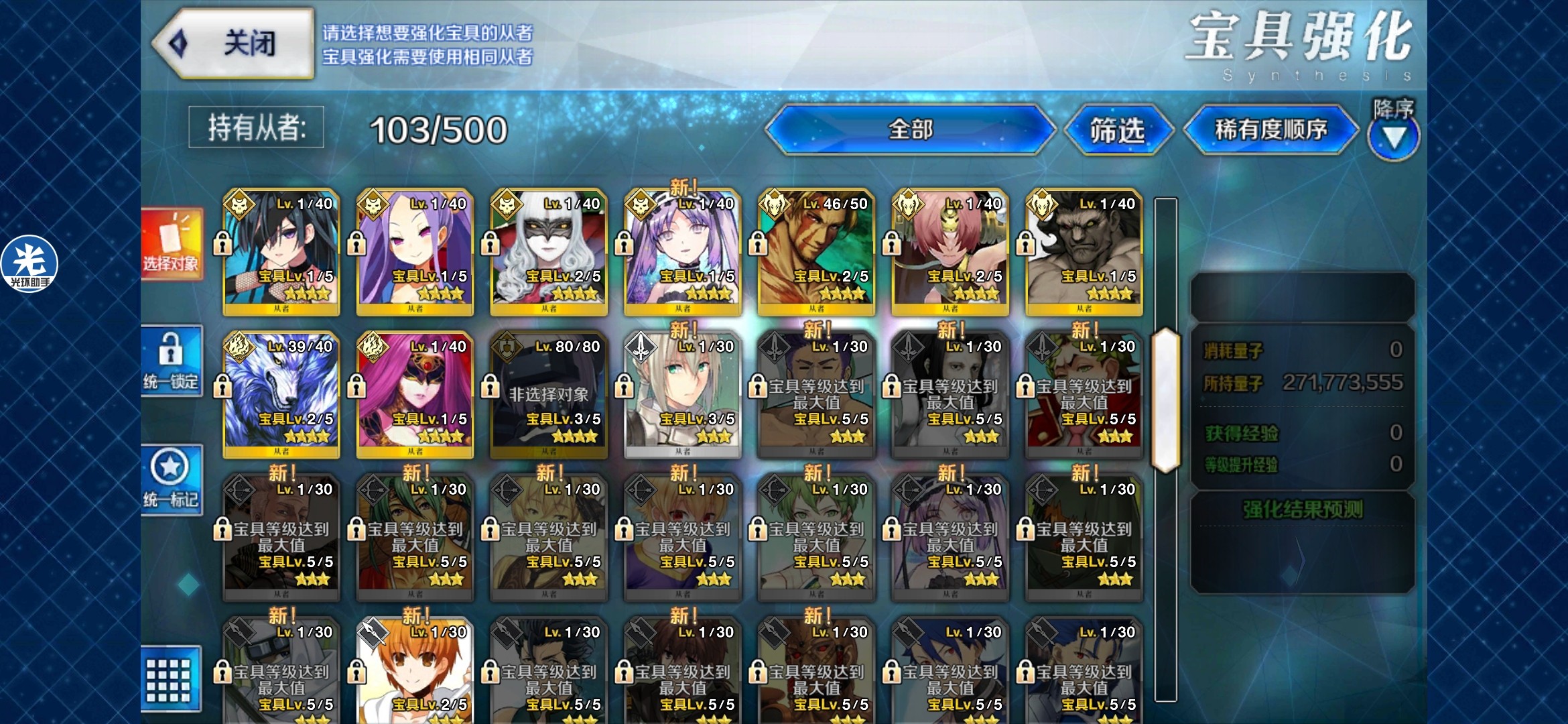
Task: Select the orange-haired servant with 宝具Lv.2/5
Action: click(415, 670)
